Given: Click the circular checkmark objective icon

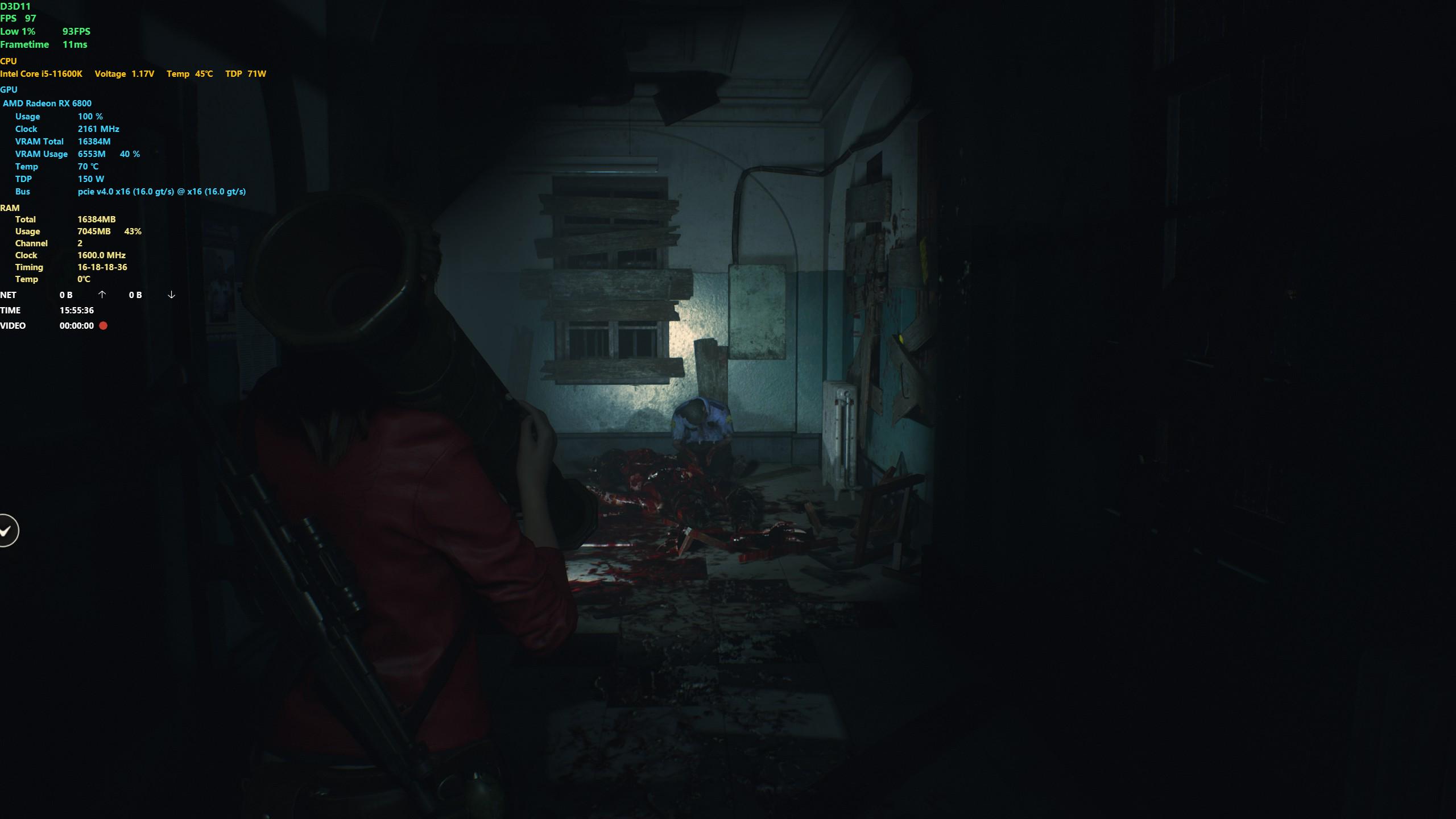Looking at the screenshot, I should tap(7, 531).
